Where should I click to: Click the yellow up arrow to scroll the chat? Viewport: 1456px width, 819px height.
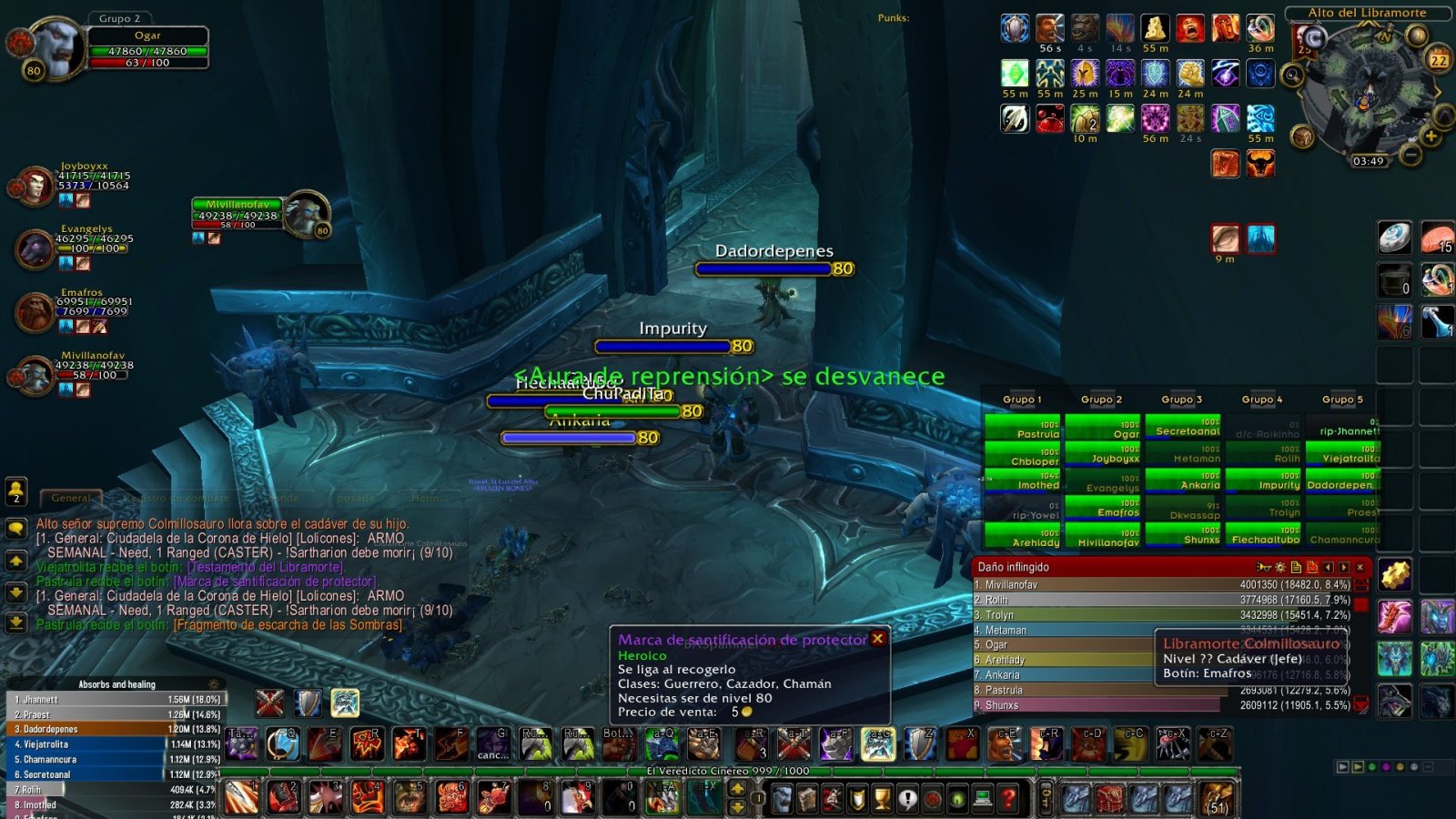pyautogui.click(x=15, y=561)
